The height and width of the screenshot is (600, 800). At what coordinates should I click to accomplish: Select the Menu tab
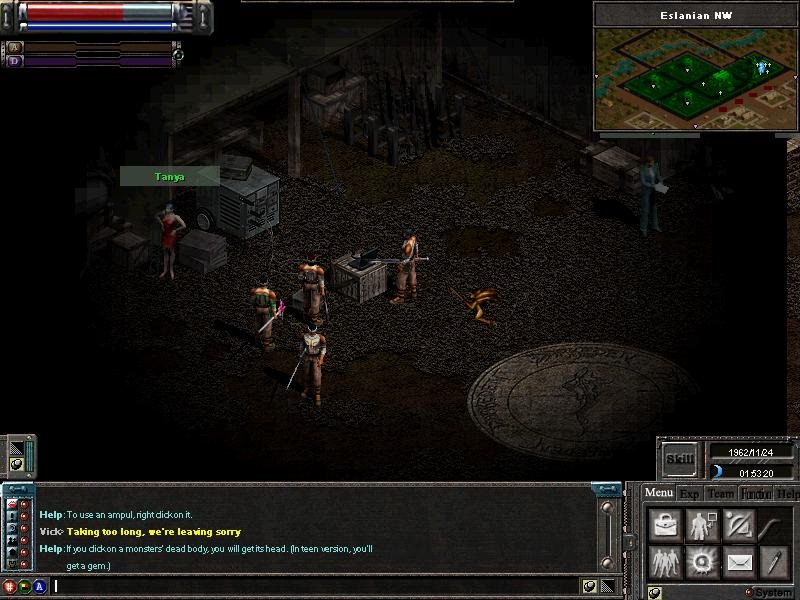(x=658, y=492)
